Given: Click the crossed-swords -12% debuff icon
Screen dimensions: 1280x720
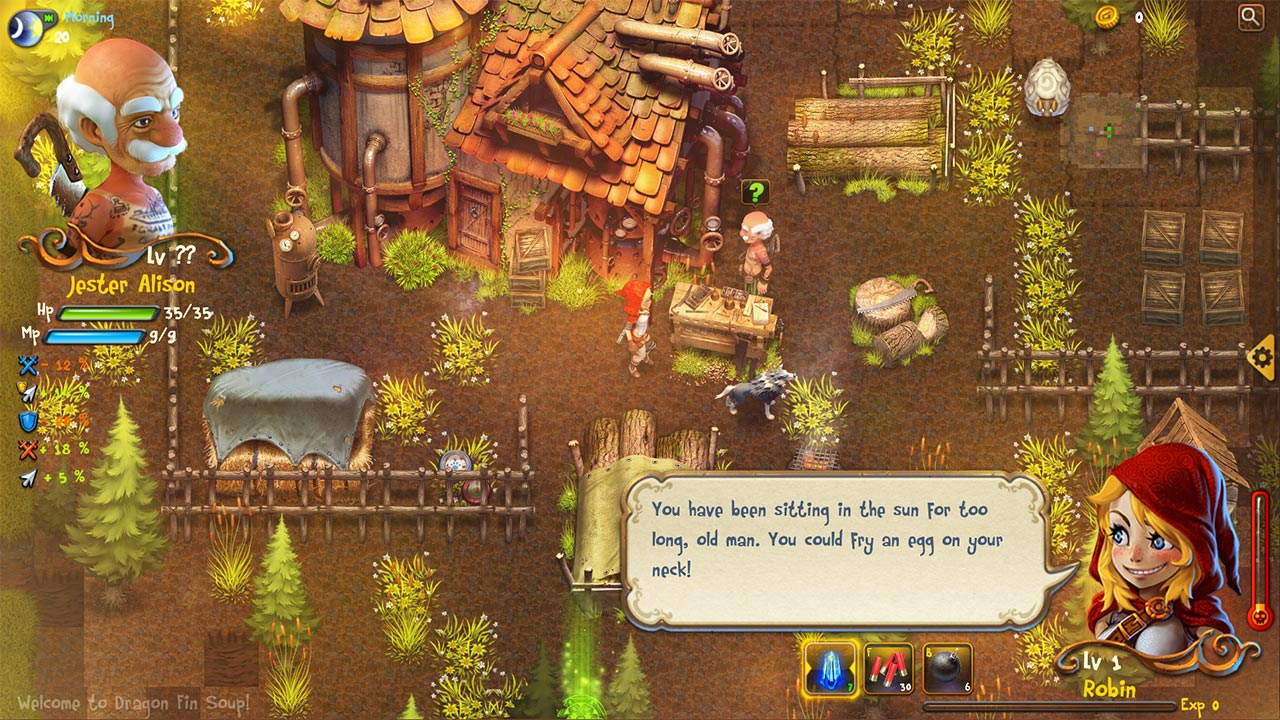Looking at the screenshot, I should tap(27, 365).
